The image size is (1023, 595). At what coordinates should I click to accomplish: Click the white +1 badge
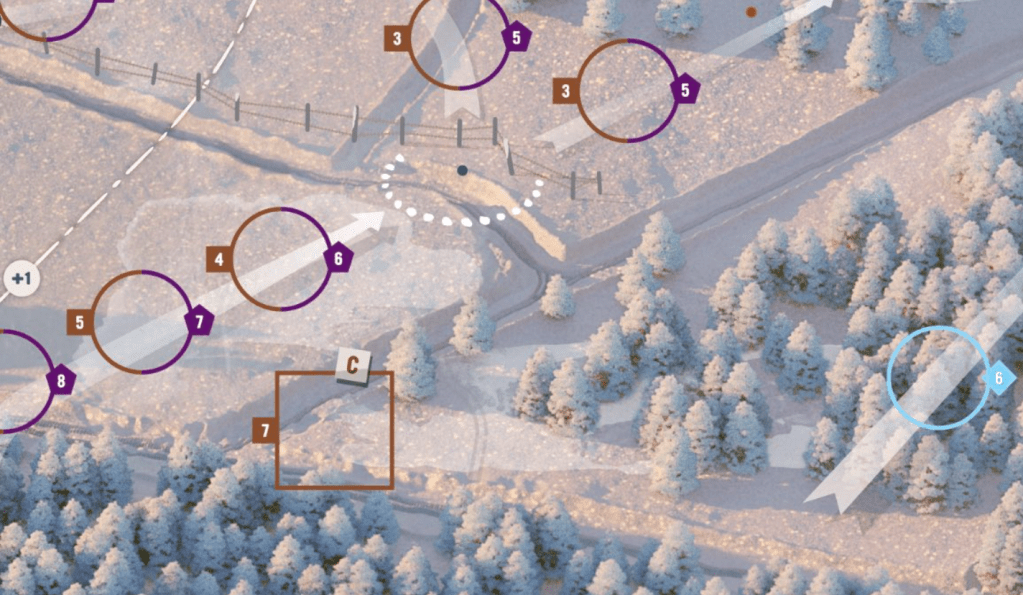click(20, 278)
